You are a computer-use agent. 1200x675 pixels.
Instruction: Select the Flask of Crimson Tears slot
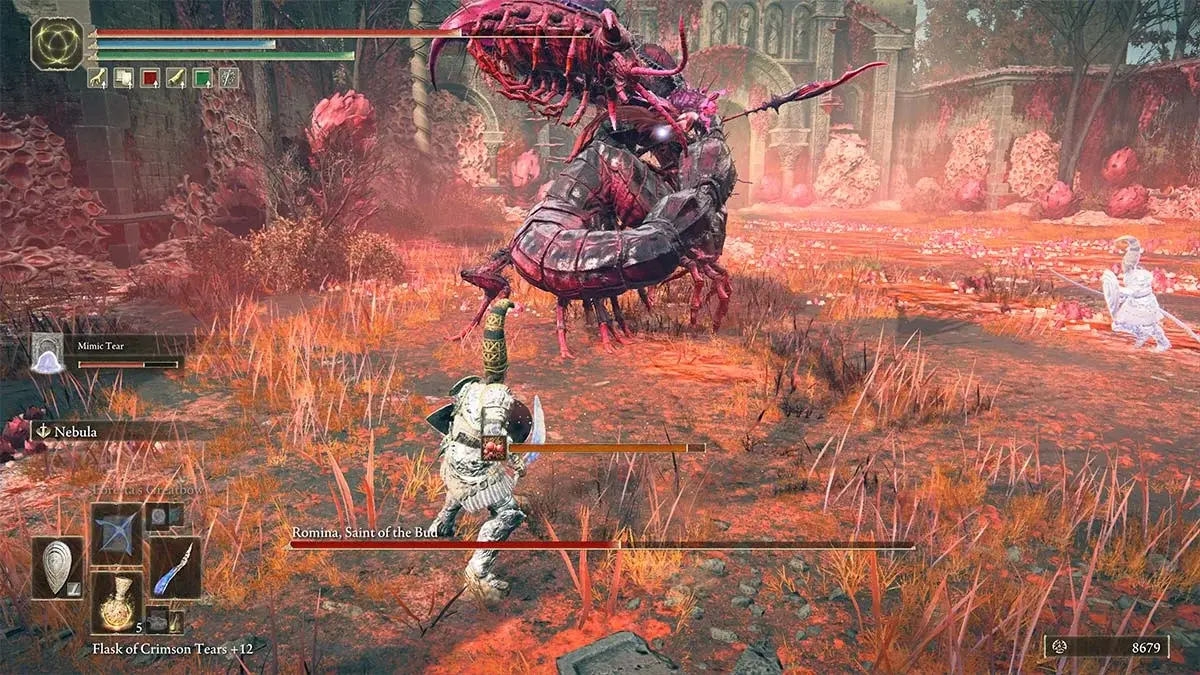117,602
